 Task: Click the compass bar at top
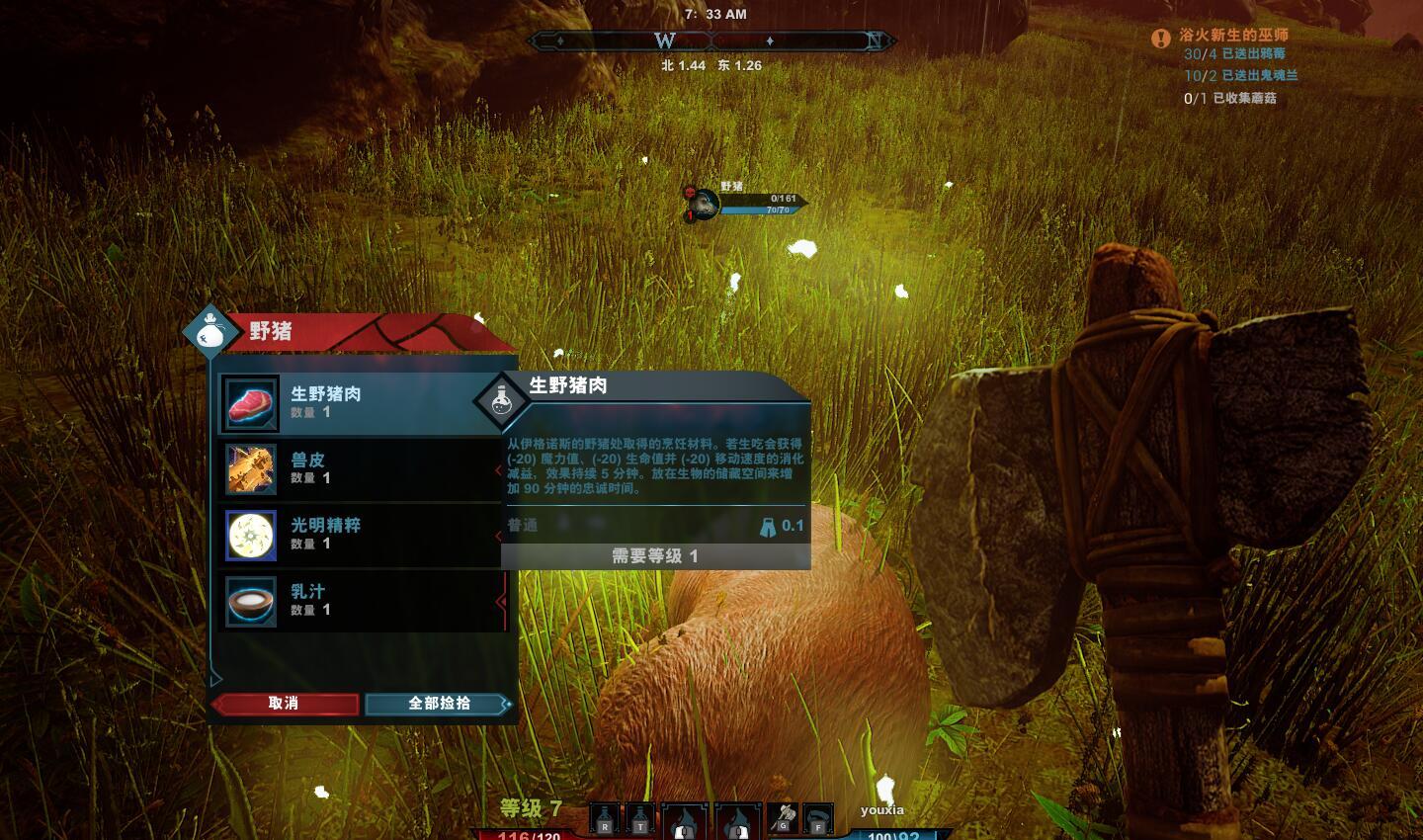tap(711, 41)
